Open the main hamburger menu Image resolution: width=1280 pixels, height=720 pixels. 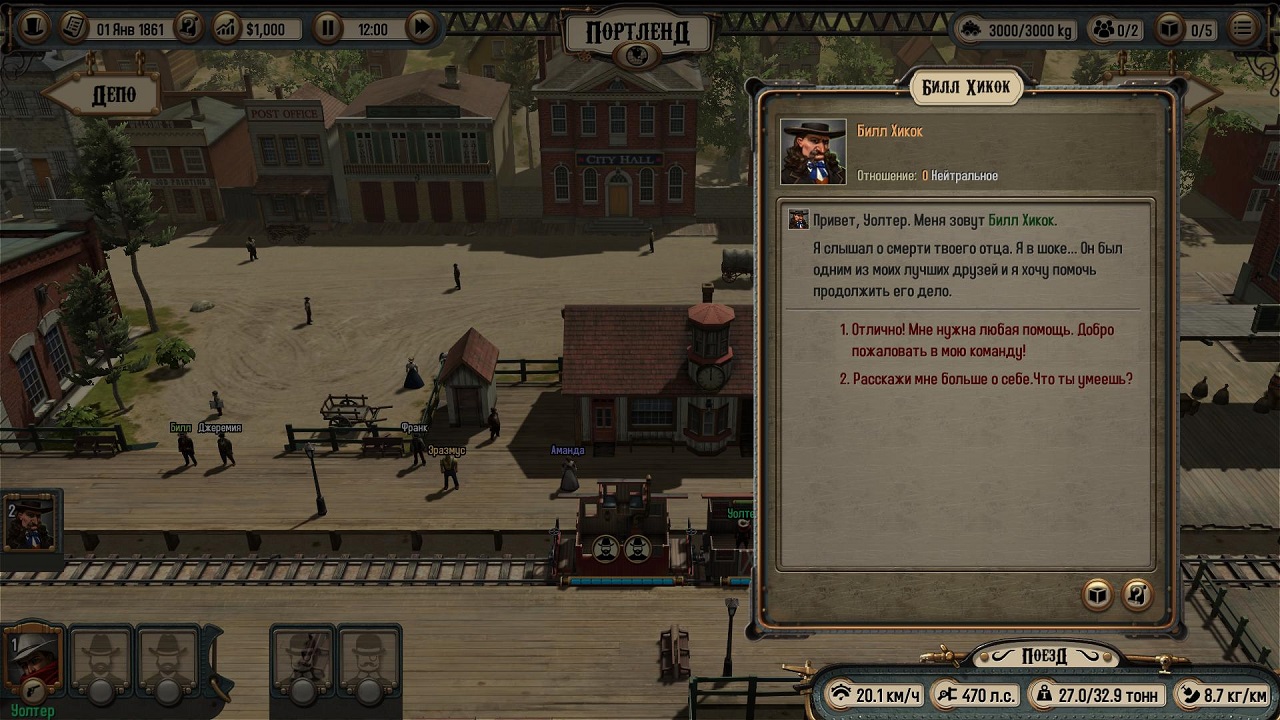tap(1243, 29)
